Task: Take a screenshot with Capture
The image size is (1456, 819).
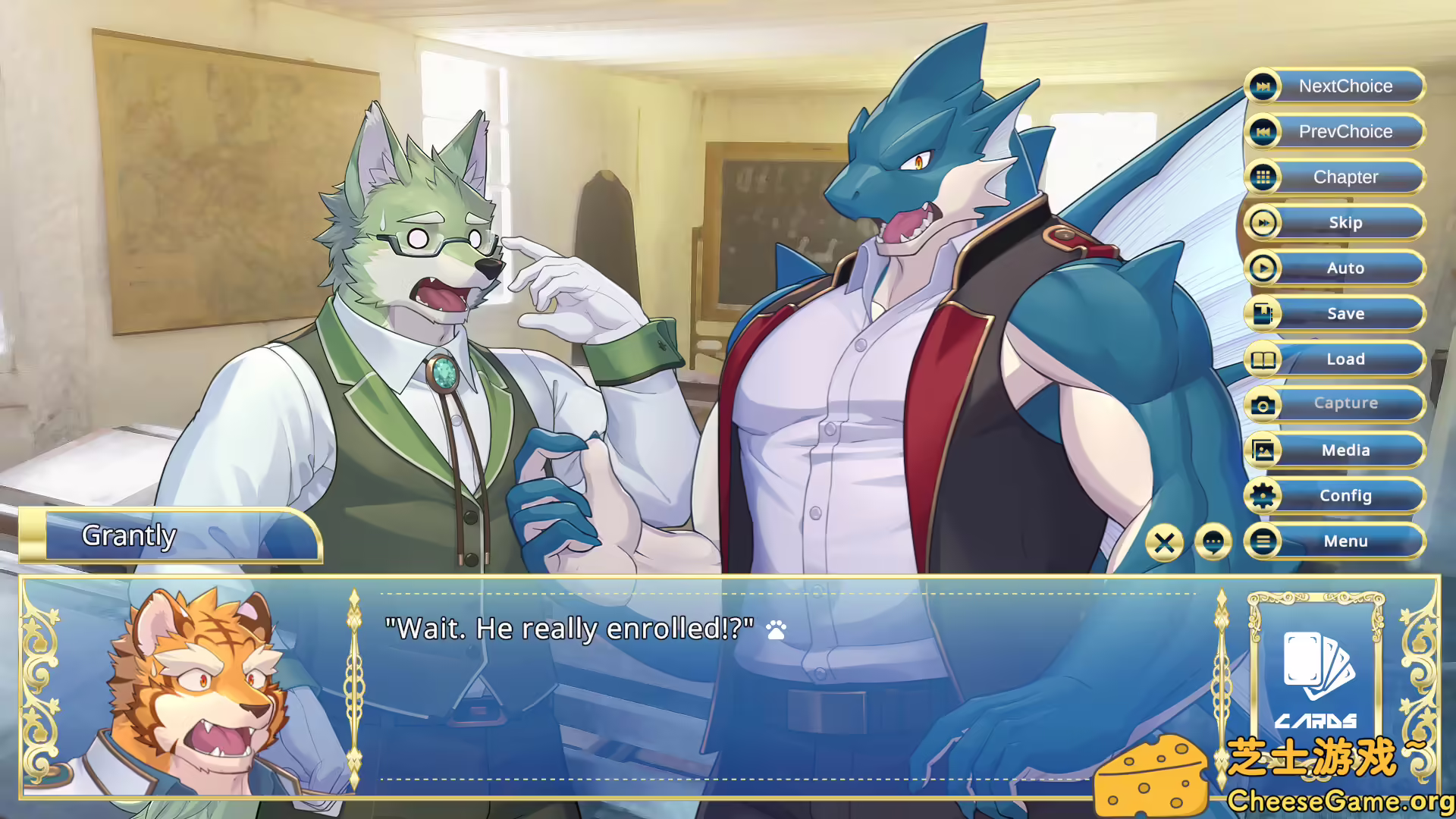Action: pos(1335,404)
